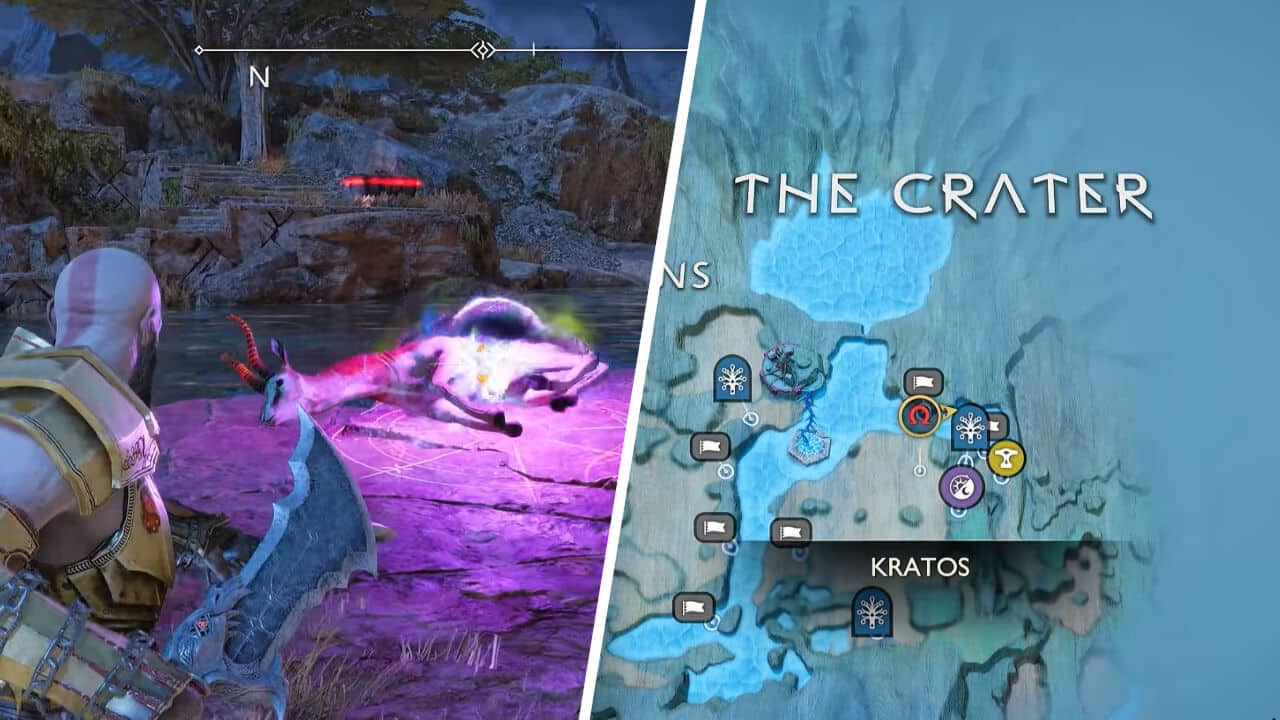The height and width of the screenshot is (720, 1280).
Task: Open the Mystic Gateway beside the quest marker
Action: (x=970, y=427)
